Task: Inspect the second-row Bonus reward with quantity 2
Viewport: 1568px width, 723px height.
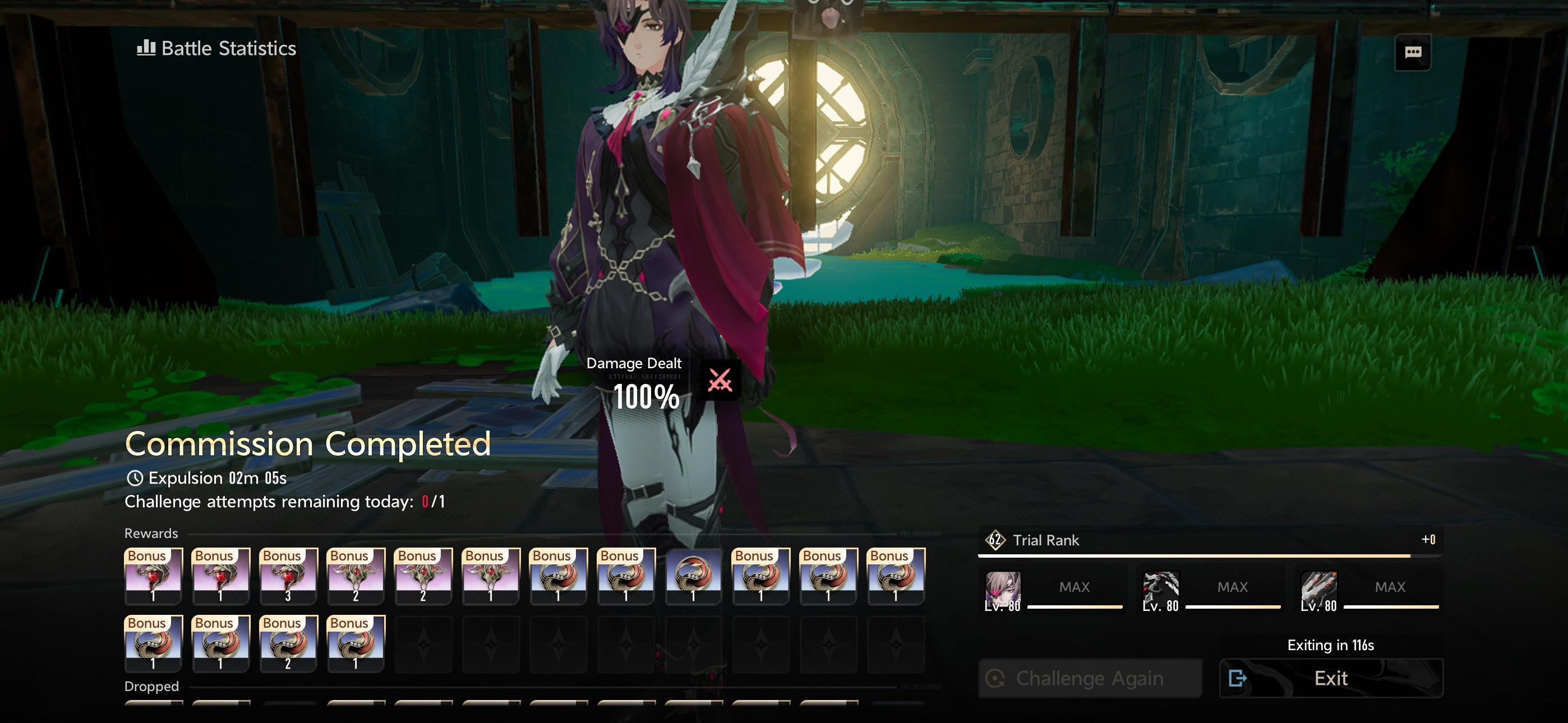Action: click(x=288, y=643)
